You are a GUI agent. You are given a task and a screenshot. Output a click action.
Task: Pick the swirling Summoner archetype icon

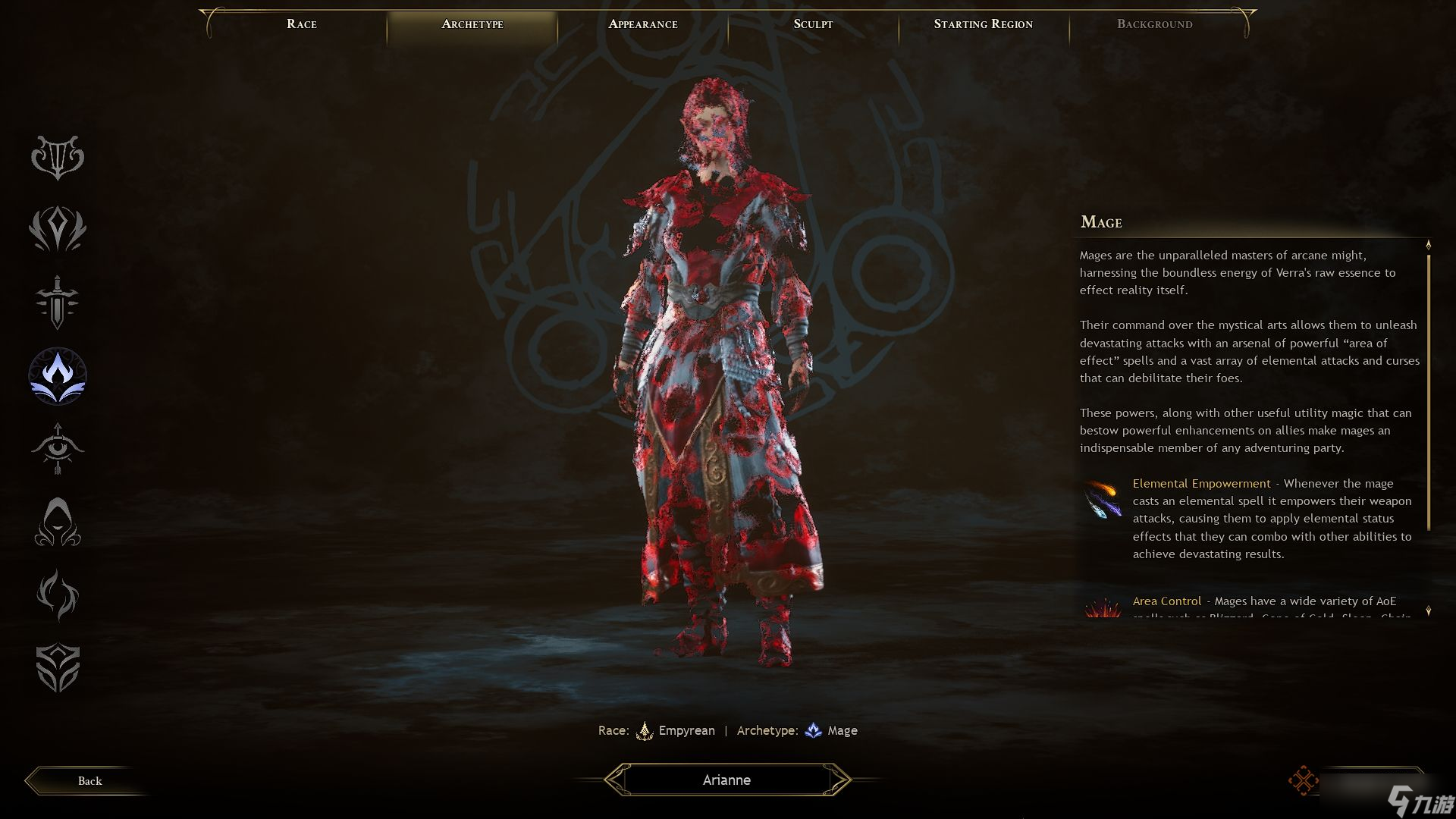click(58, 595)
